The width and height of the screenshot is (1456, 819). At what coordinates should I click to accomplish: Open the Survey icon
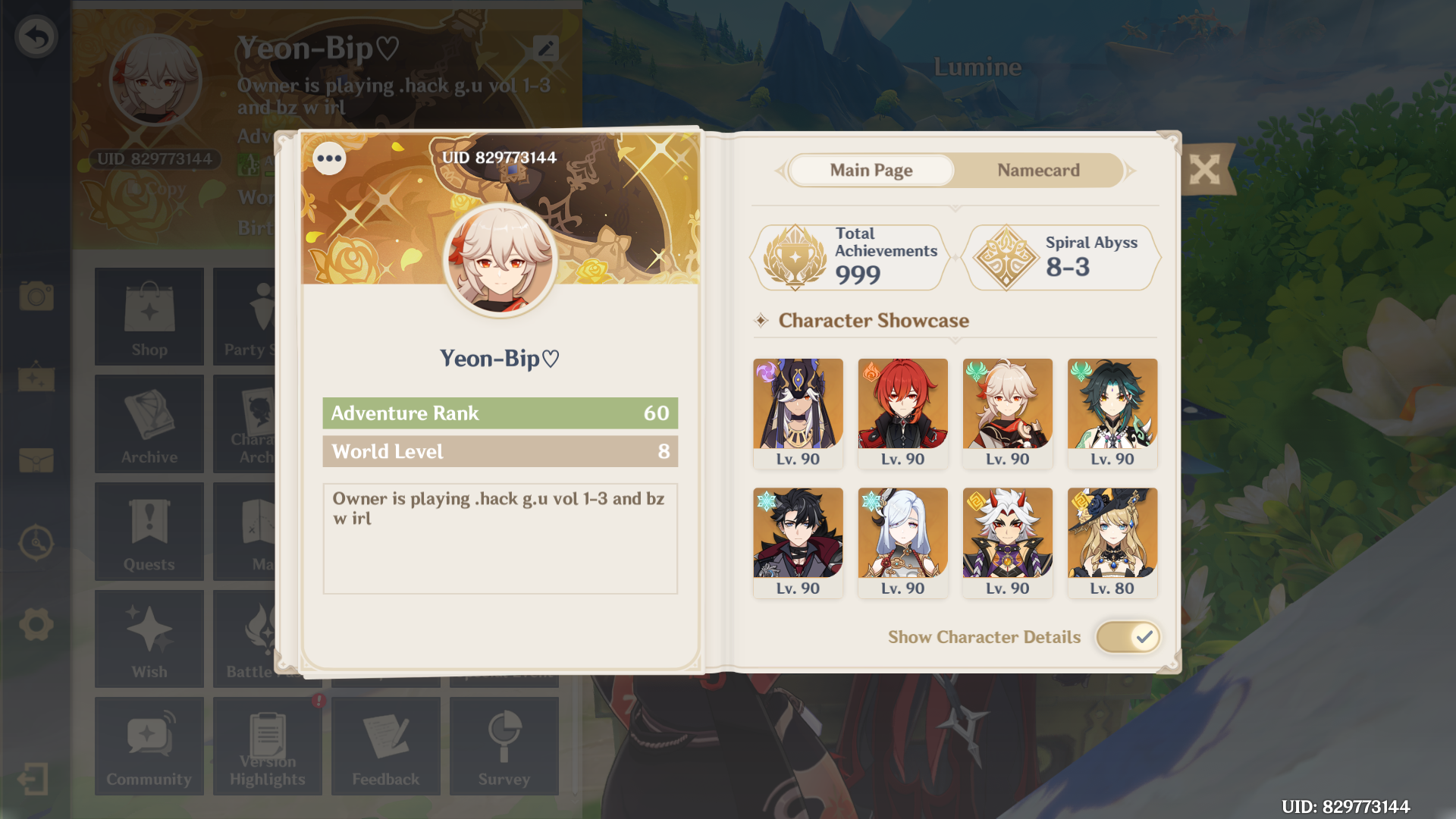504,746
